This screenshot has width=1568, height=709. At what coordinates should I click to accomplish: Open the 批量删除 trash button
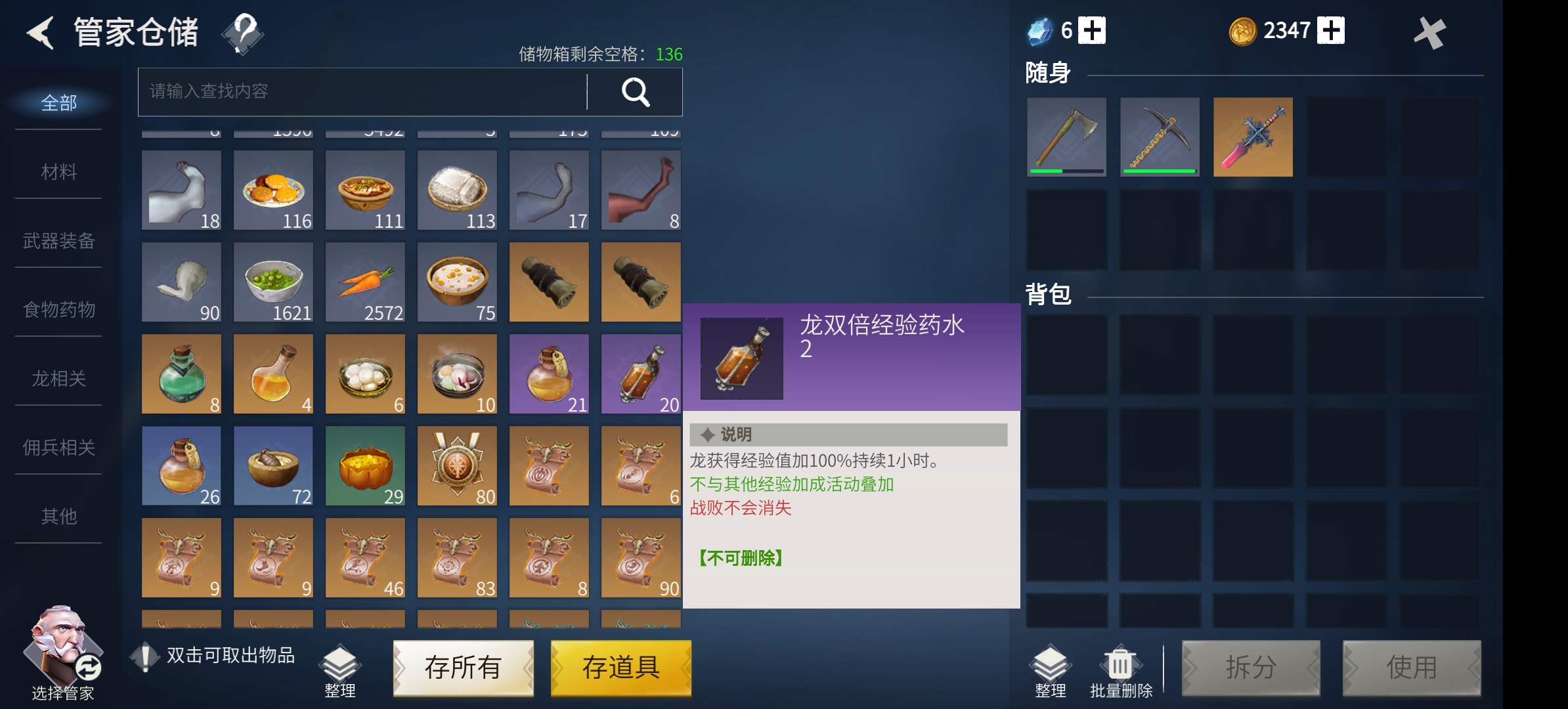pos(1120,671)
